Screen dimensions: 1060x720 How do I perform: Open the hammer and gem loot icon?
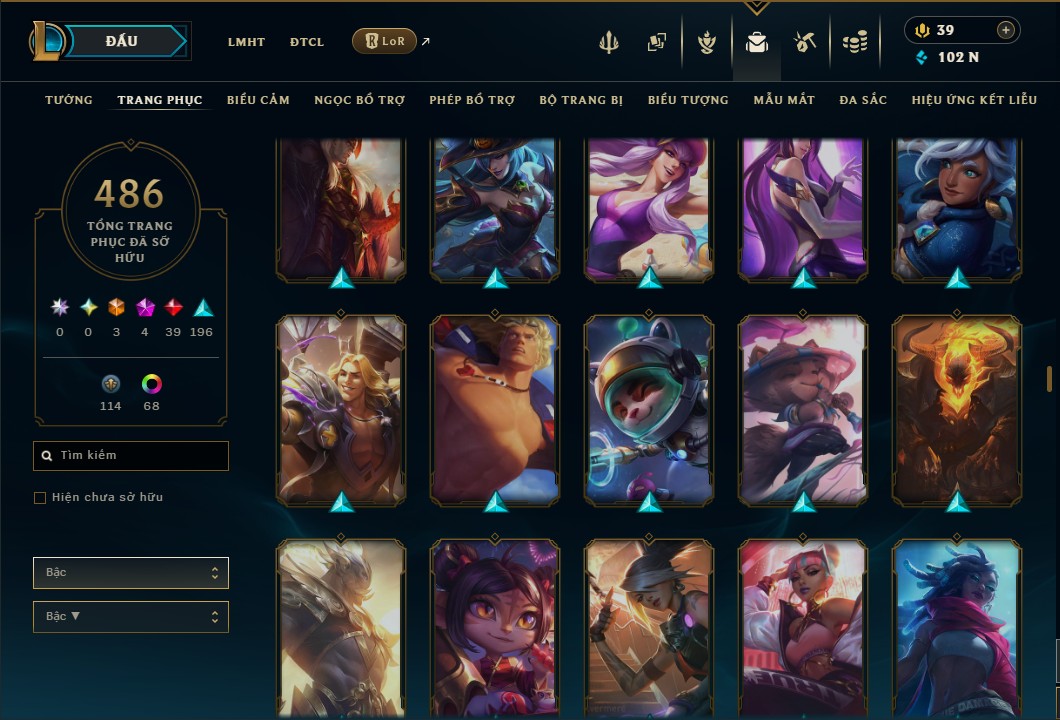pyautogui.click(x=805, y=42)
